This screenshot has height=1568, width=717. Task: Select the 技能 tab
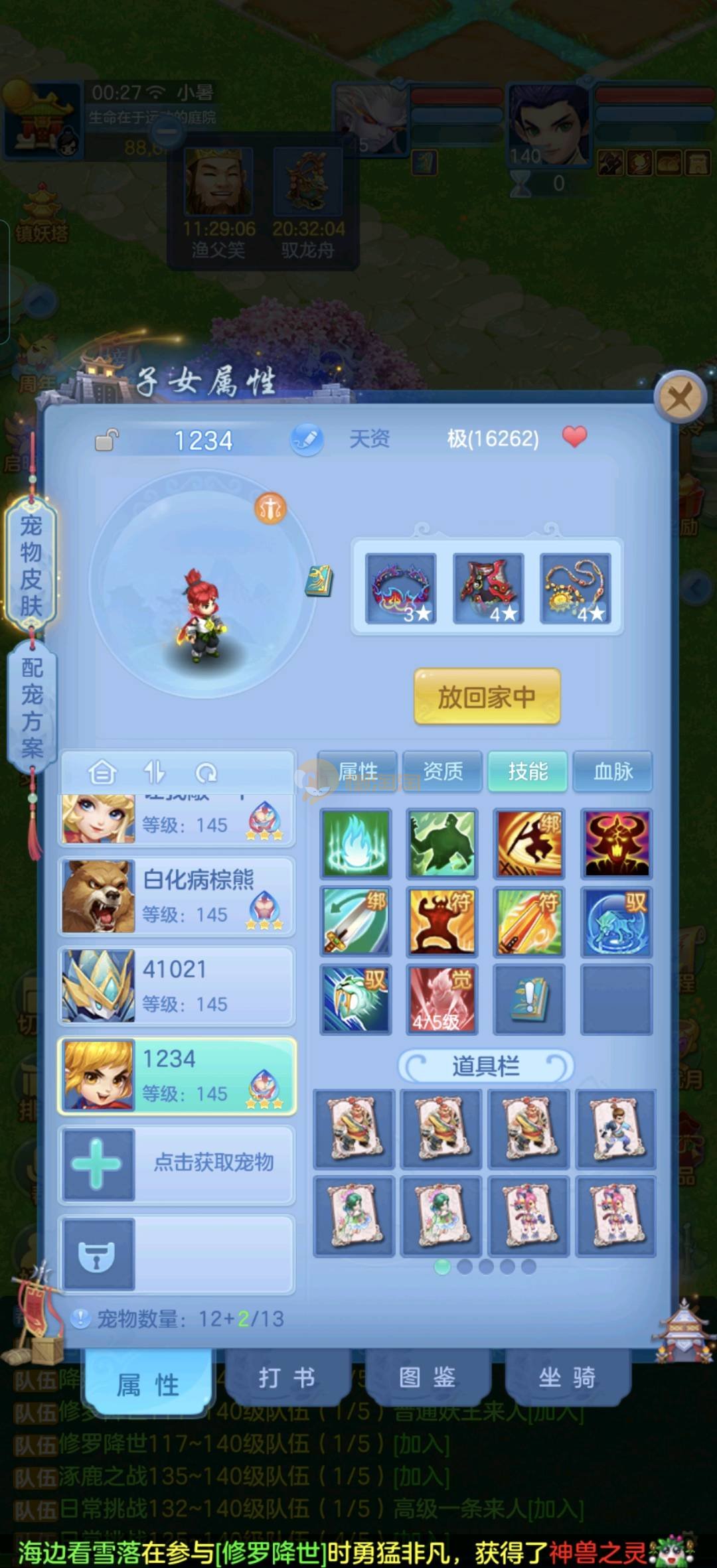pos(528,771)
